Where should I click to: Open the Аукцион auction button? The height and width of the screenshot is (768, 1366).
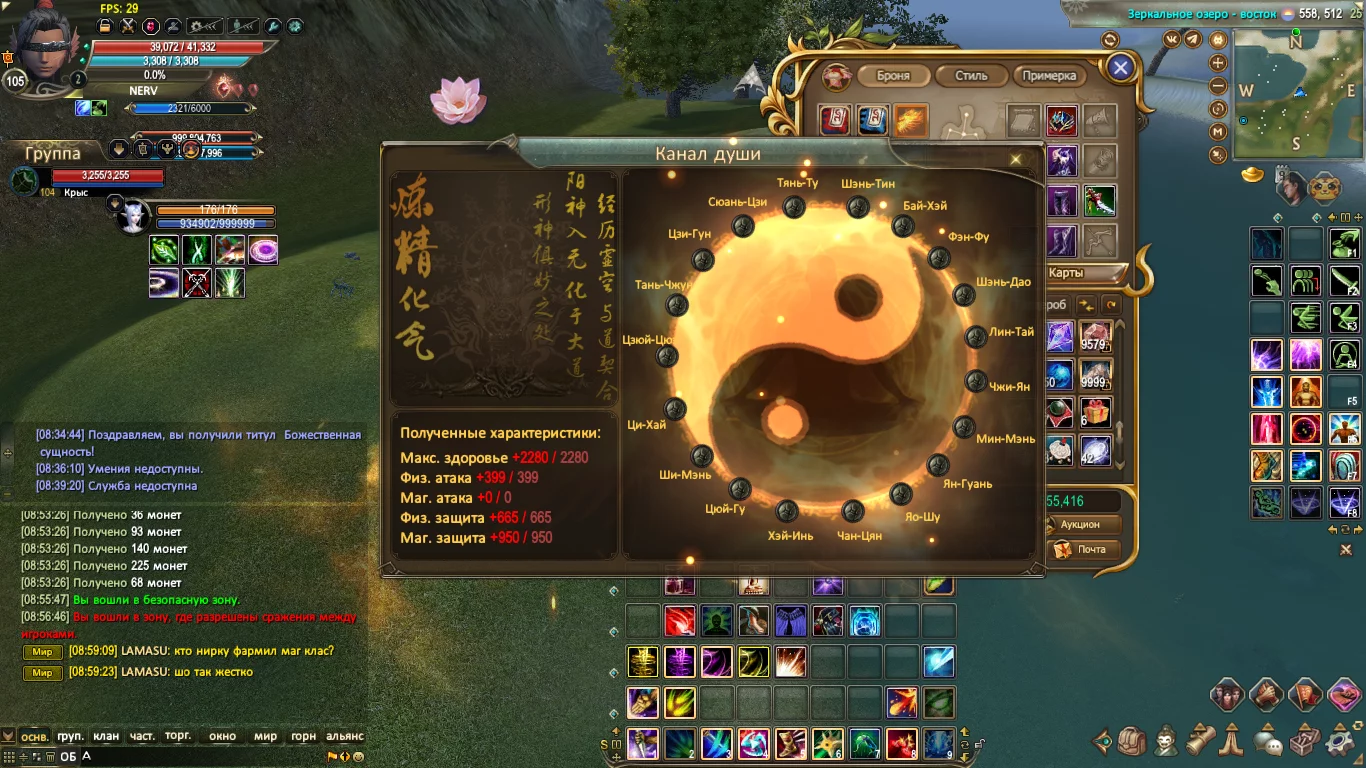tap(1080, 525)
